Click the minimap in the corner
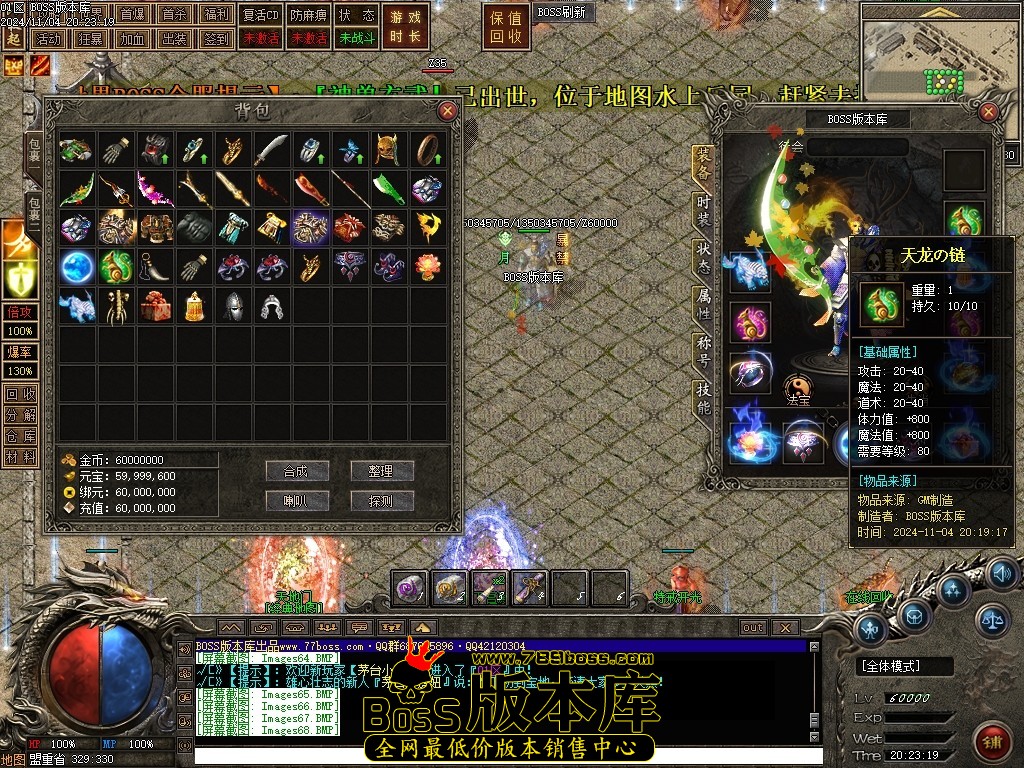This screenshot has width=1024, height=768. (936, 60)
